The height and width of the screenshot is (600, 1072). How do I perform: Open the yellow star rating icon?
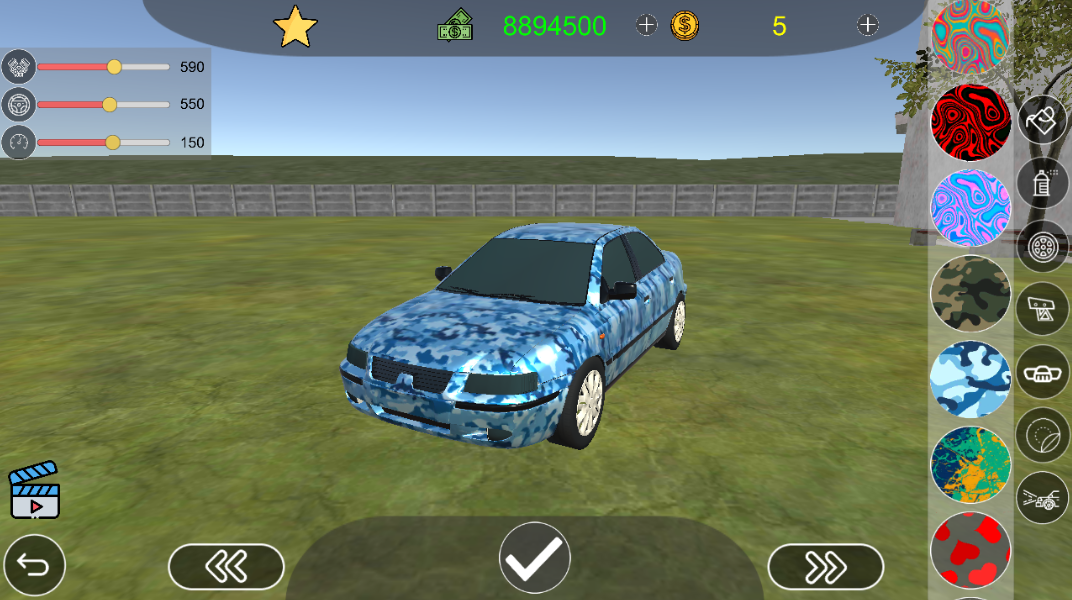[x=295, y=27]
